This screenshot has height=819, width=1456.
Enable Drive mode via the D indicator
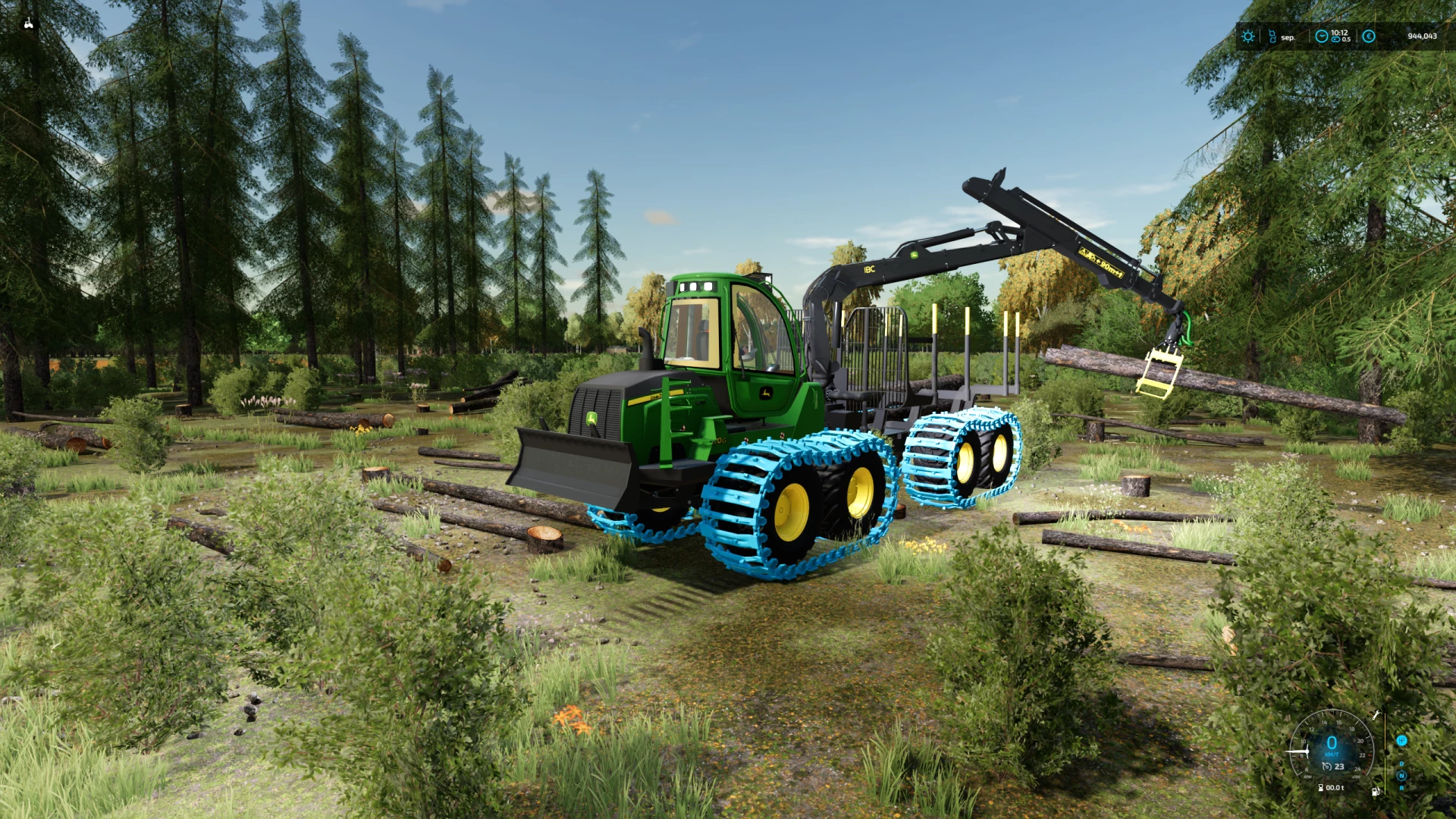(x=1401, y=764)
